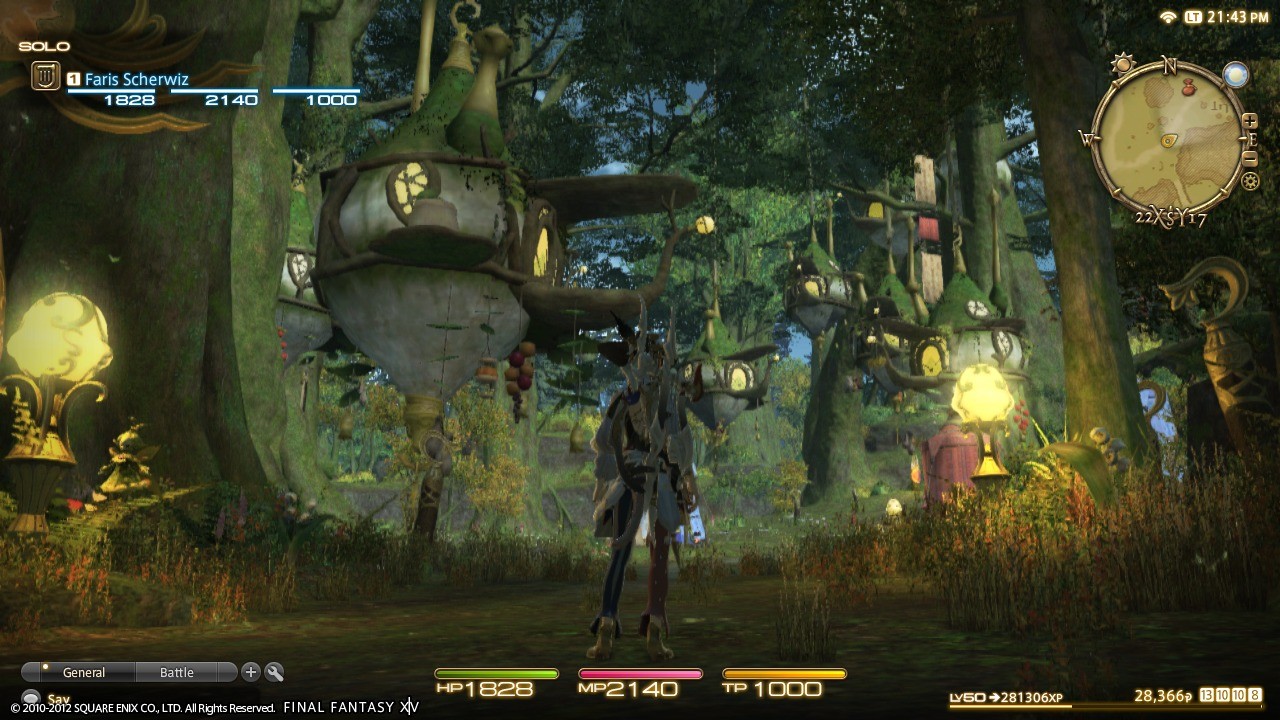
Task: Open the Say channel selector
Action: tap(58, 699)
